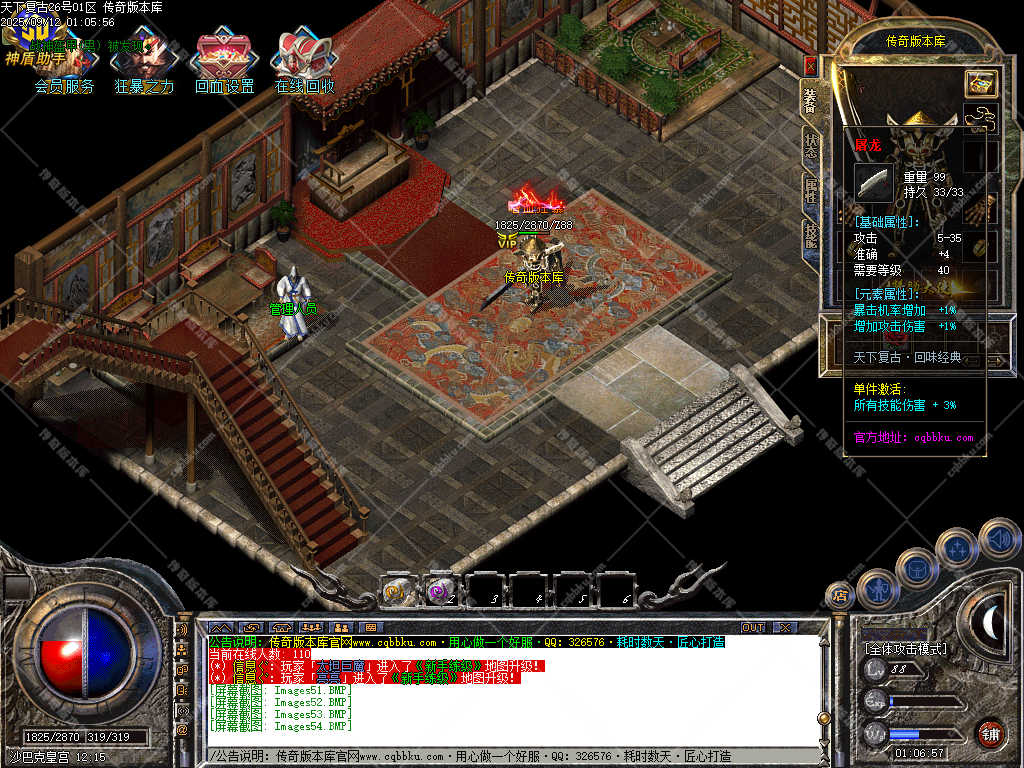1024x768 pixels.
Task: Open the character round button with warrior figure
Action: (877, 588)
